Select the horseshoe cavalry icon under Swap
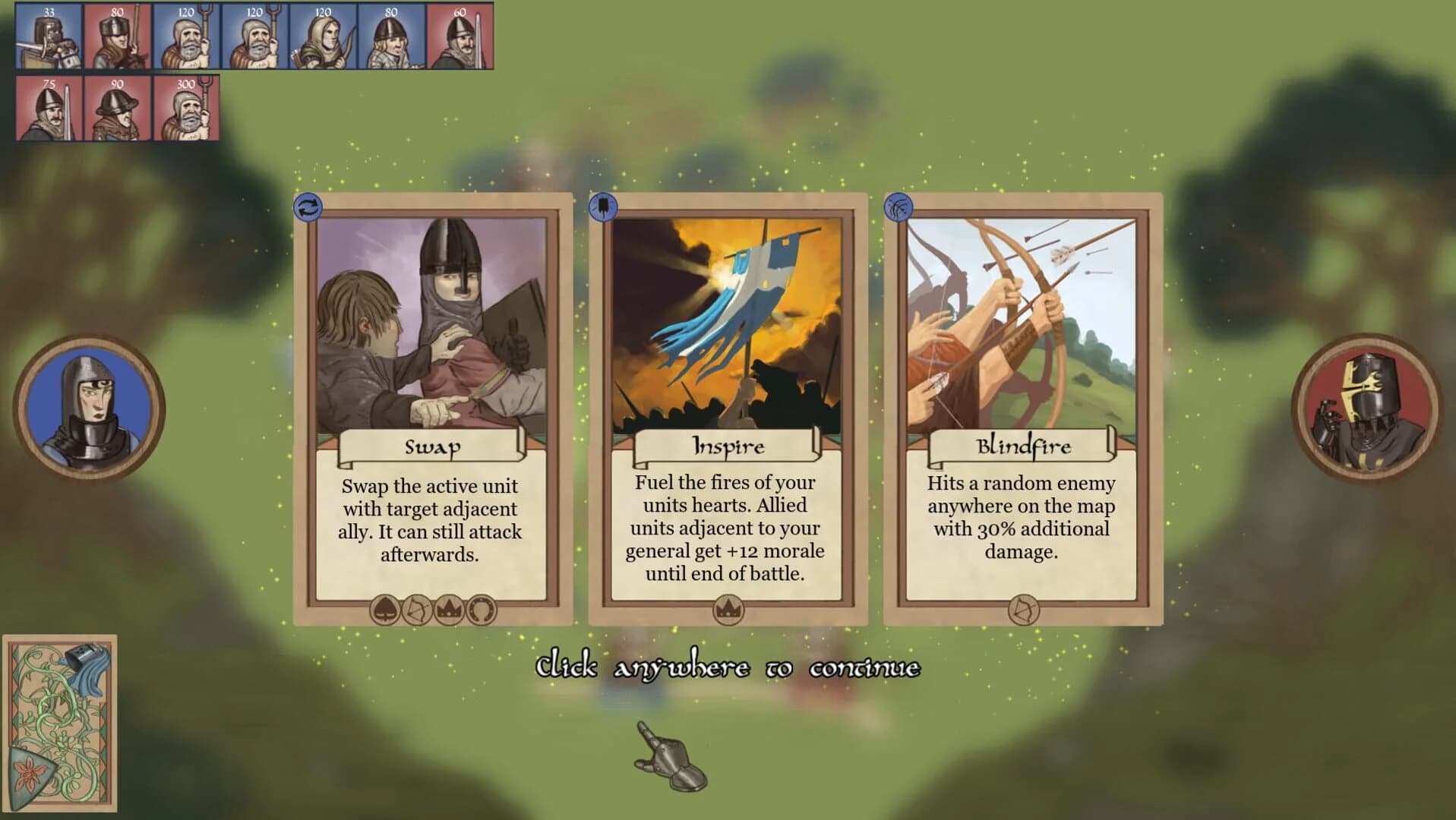This screenshot has width=1456, height=820. pyautogui.click(x=482, y=610)
